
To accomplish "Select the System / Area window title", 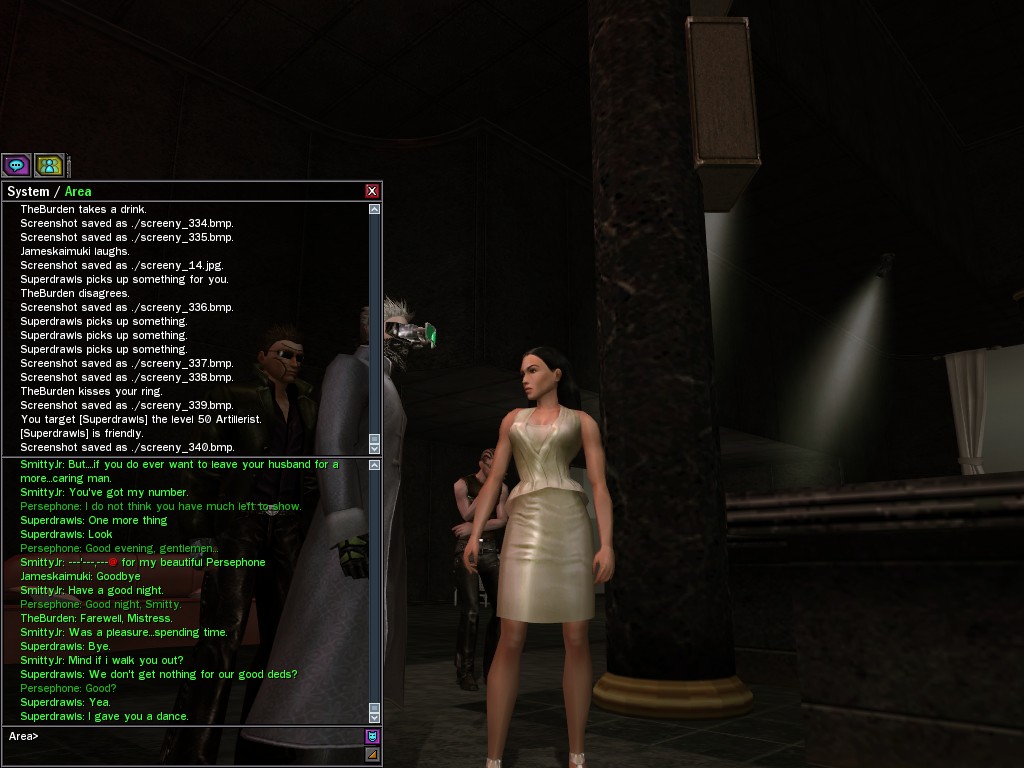I will tap(49, 191).
